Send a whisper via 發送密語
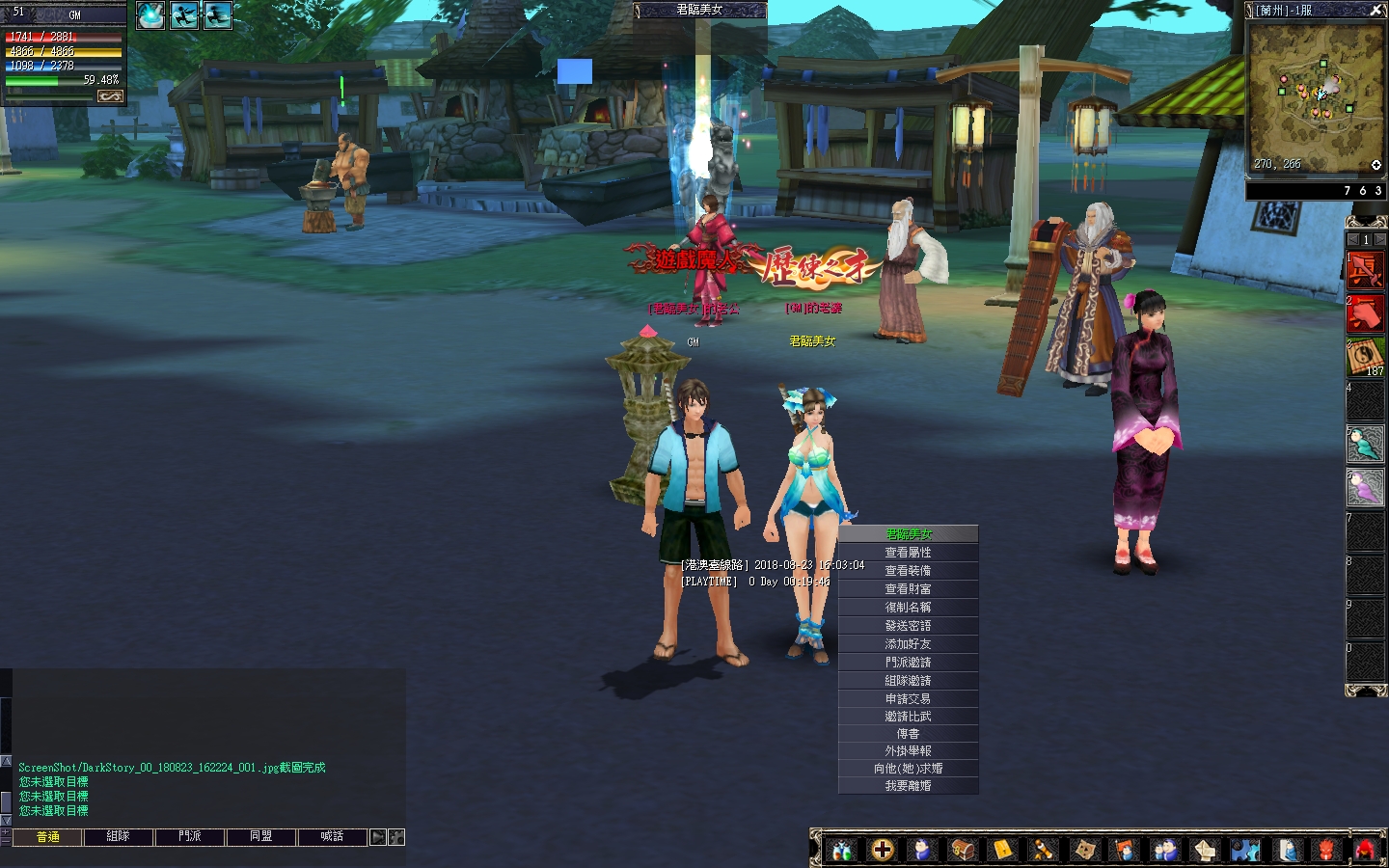The height and width of the screenshot is (868, 1389). tap(908, 626)
